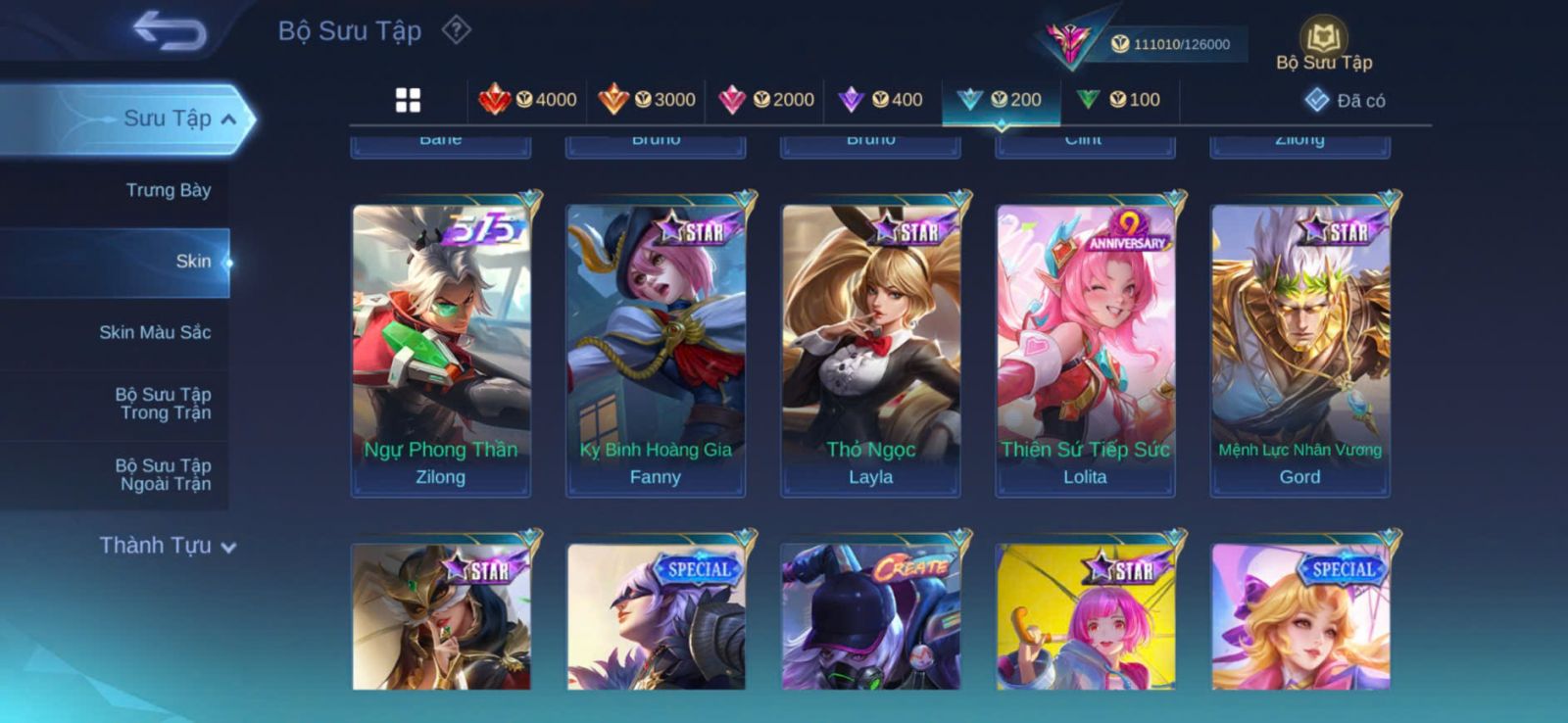This screenshot has height=723, width=1568.
Task: Toggle the Đã có owned filter
Action: coord(1346,101)
